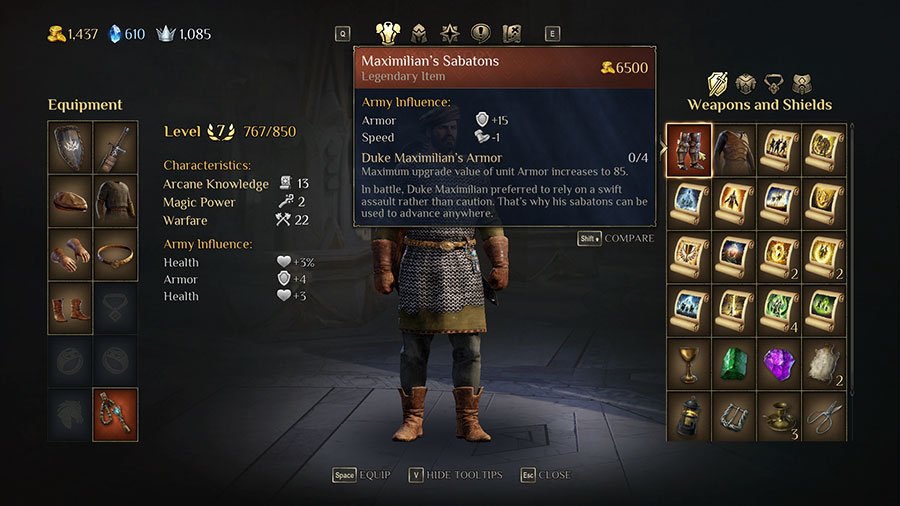Screen dimensions: 900x506
Task: Pick the scissors item in inventory
Action: pyautogui.click(x=824, y=417)
